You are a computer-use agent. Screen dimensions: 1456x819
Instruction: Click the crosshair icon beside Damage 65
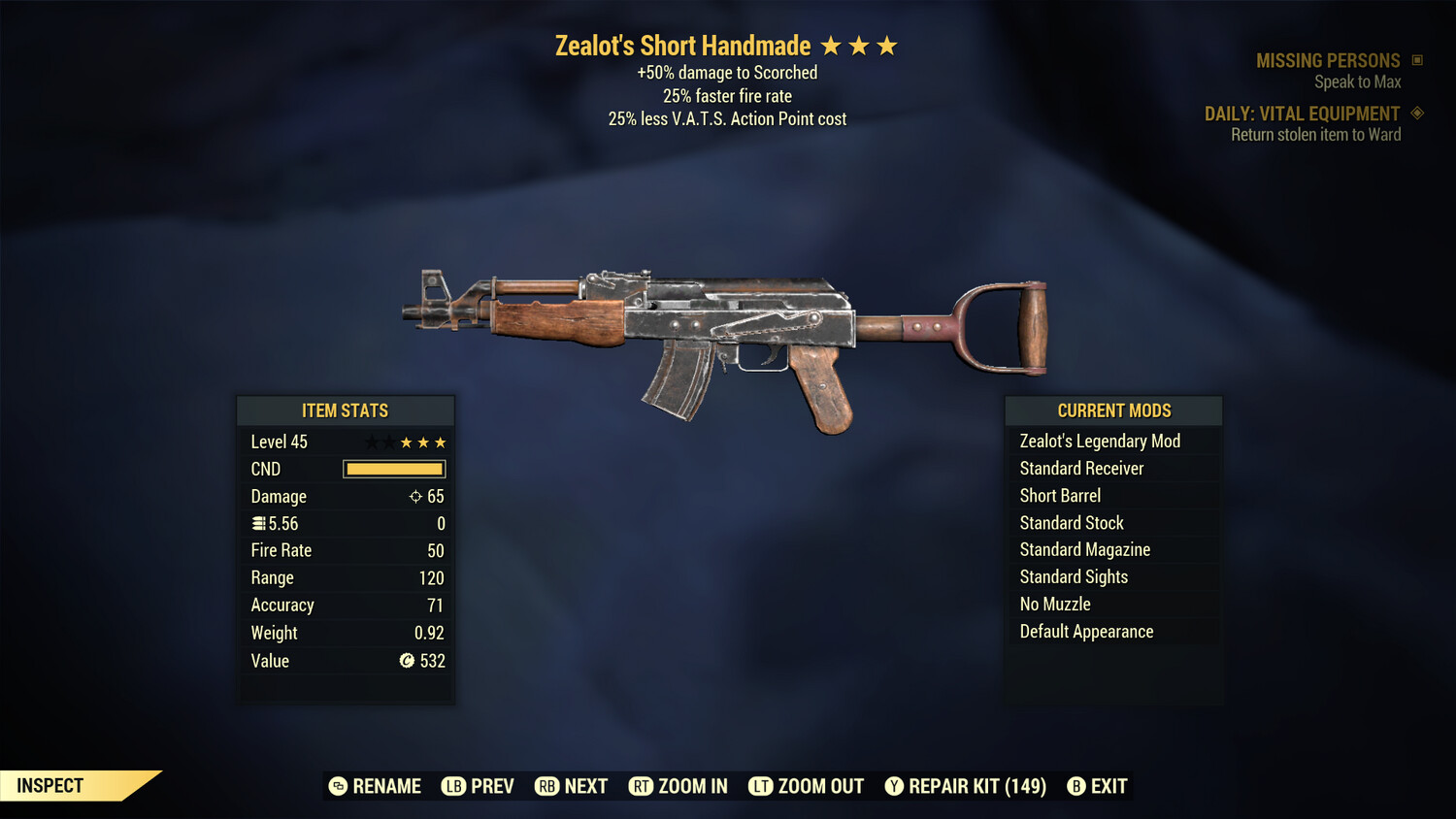coord(414,496)
